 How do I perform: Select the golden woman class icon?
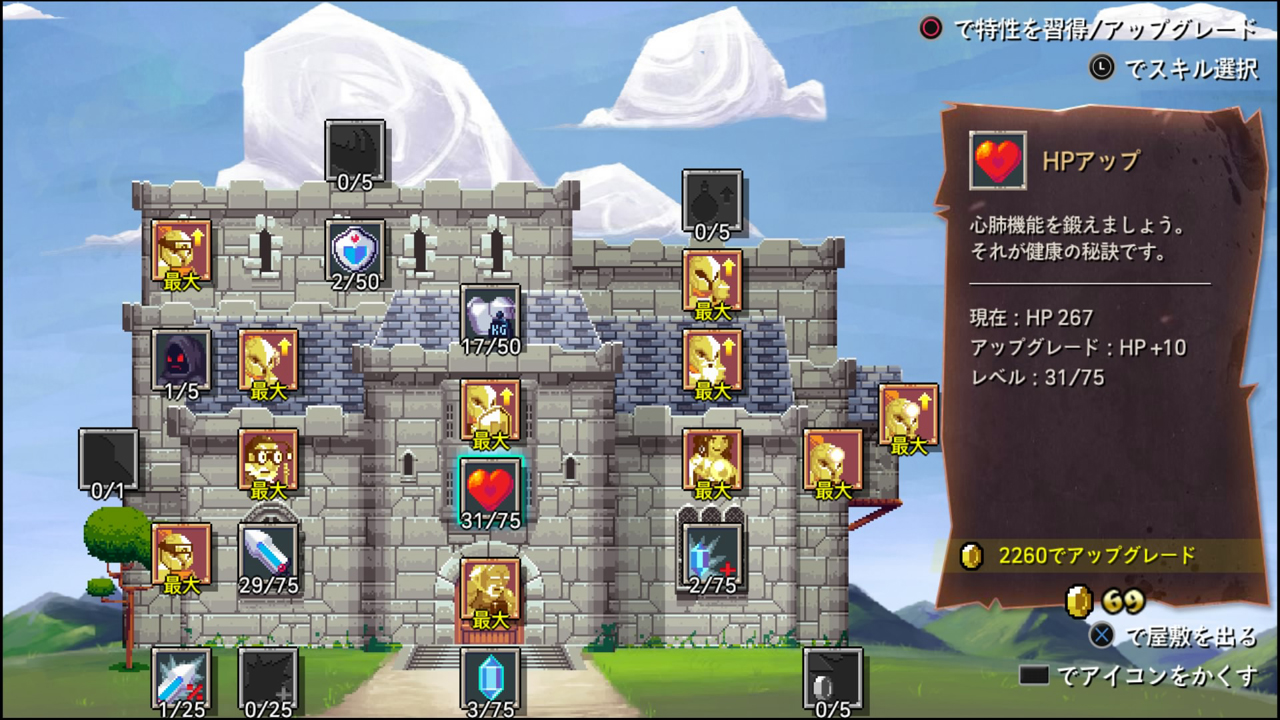pyautogui.click(x=712, y=458)
